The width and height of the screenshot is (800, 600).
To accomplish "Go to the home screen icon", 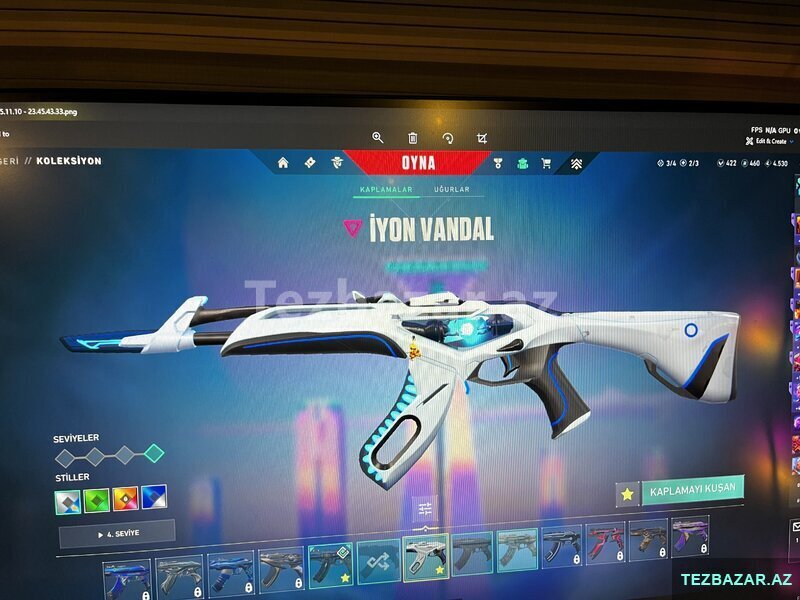I will (x=283, y=162).
